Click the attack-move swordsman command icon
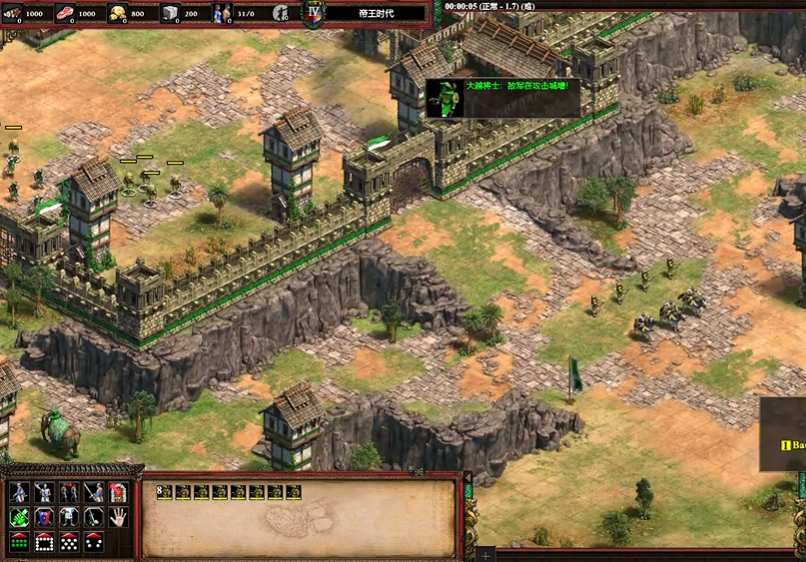 click(93, 492)
